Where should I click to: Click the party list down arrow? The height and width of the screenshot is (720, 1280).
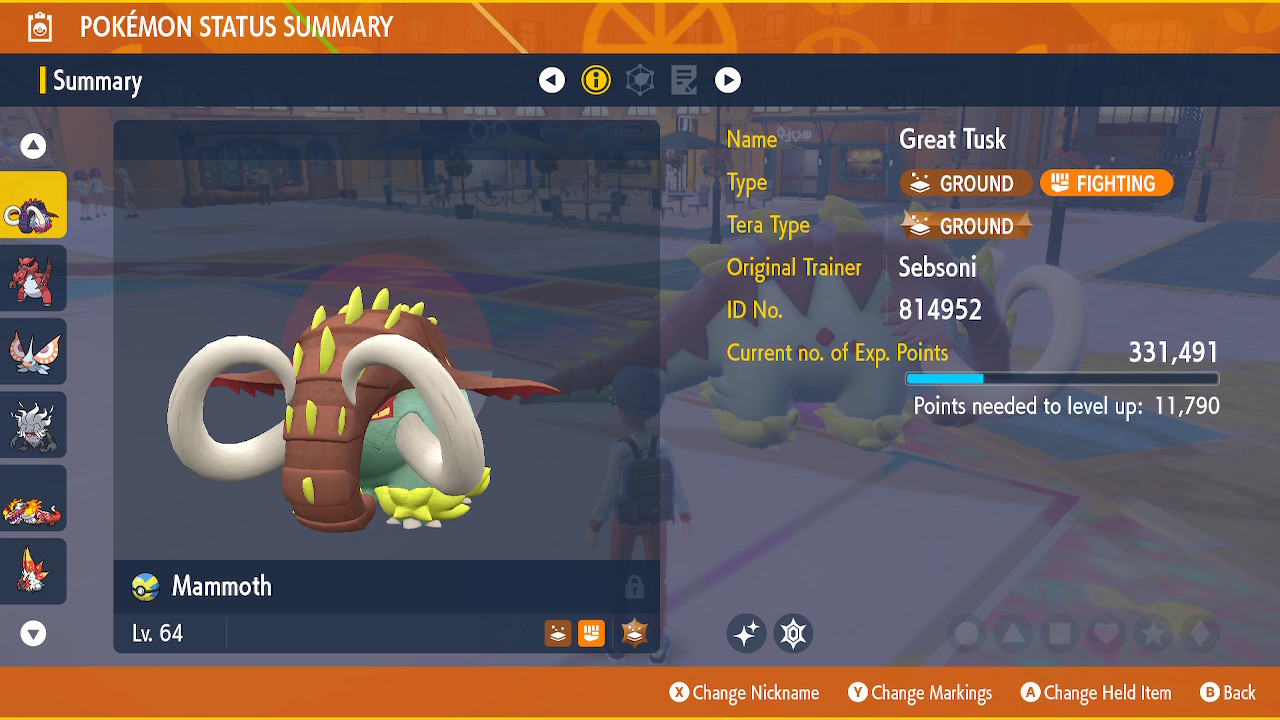(34, 633)
